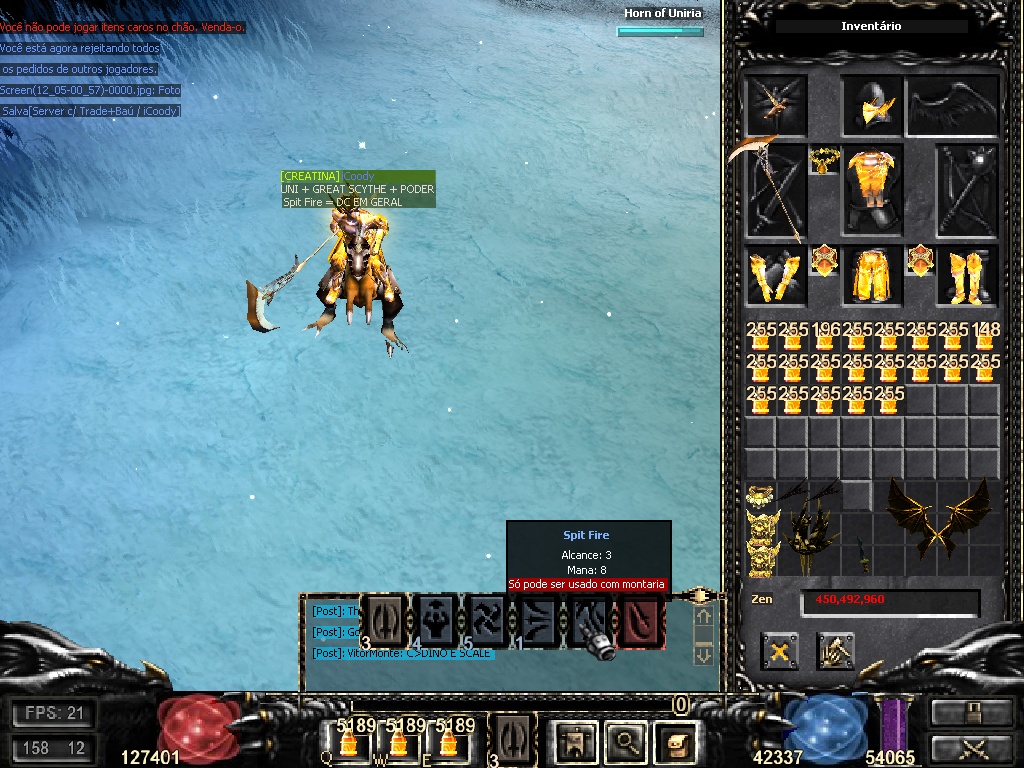
Task: Select the equipped golden helmet slot
Action: [873, 105]
